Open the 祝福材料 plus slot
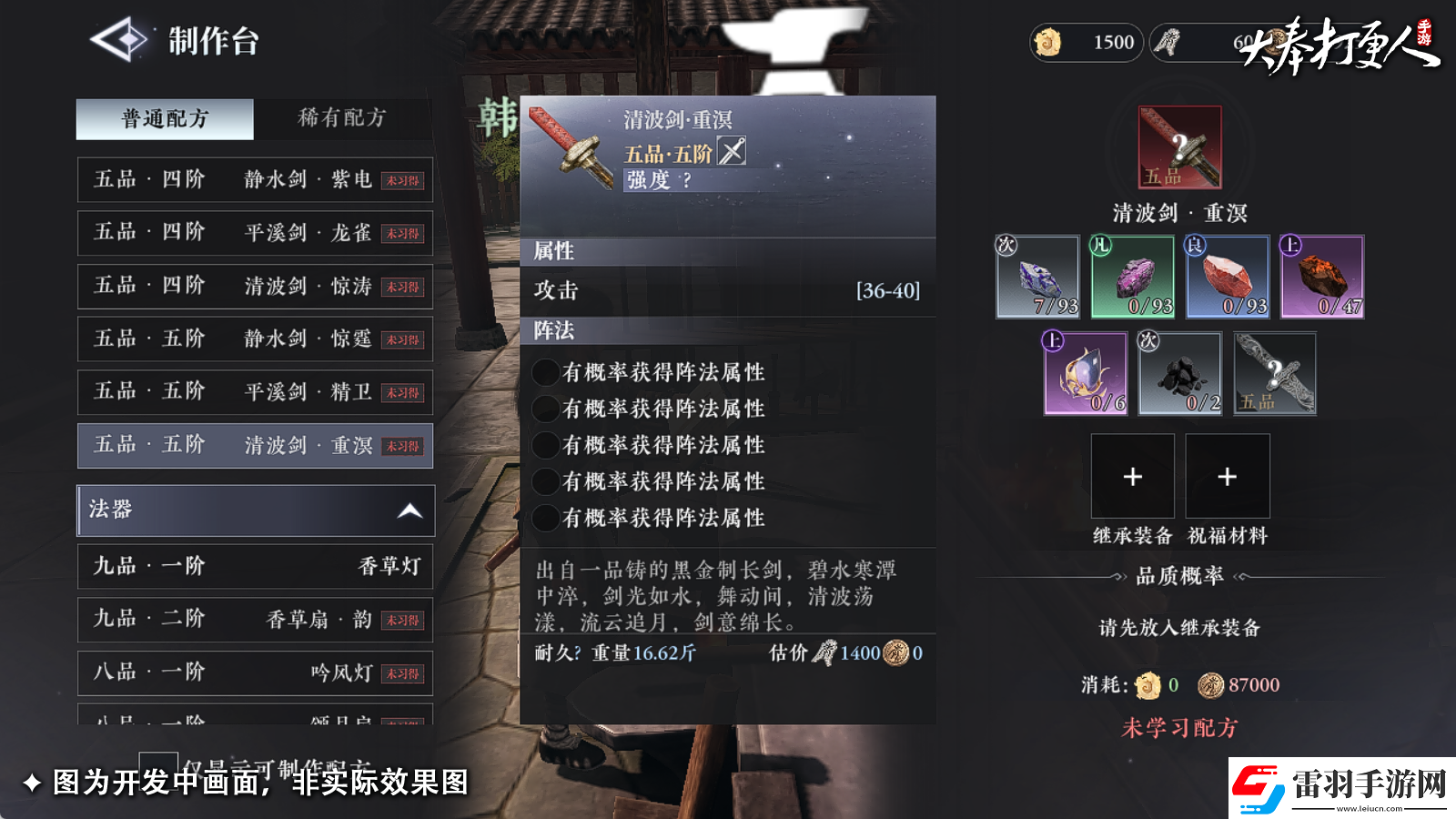The height and width of the screenshot is (819, 1456). click(1228, 476)
